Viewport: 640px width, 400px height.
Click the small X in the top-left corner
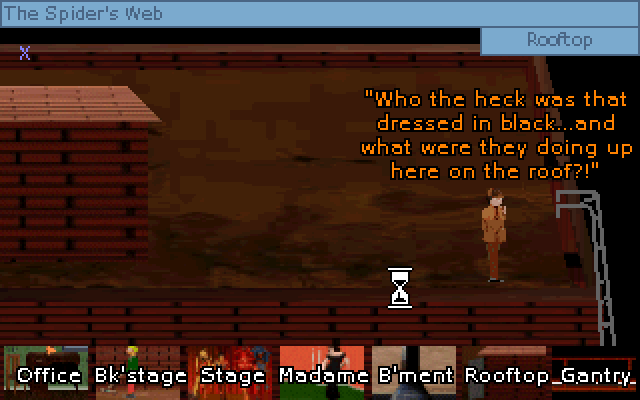point(25,53)
